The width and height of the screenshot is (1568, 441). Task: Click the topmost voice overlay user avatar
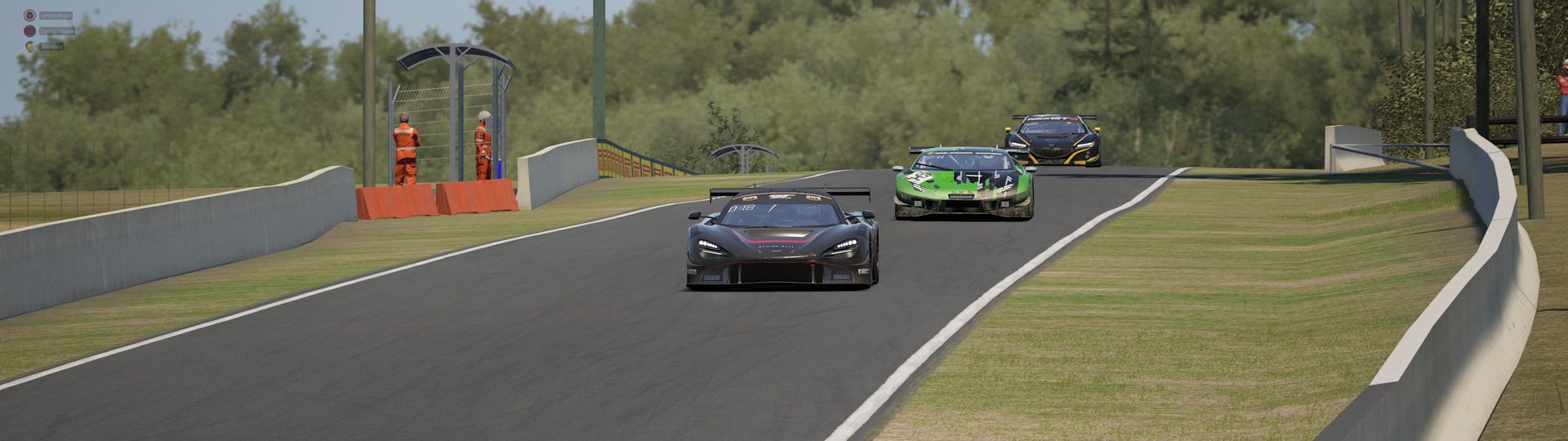pyautogui.click(x=30, y=15)
